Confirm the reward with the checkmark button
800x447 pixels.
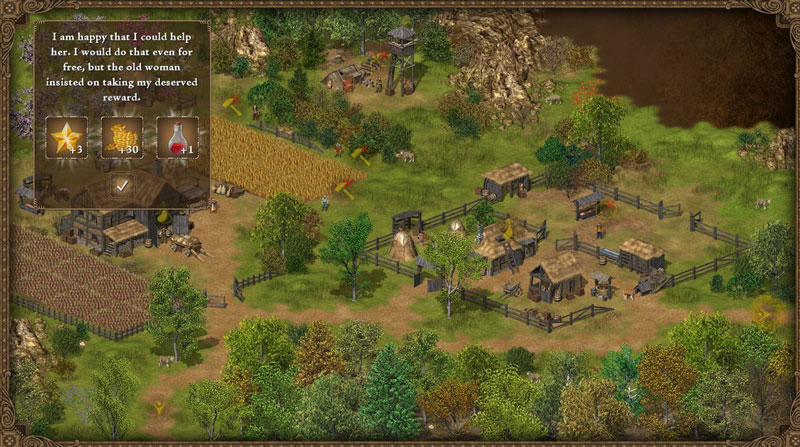pos(122,185)
